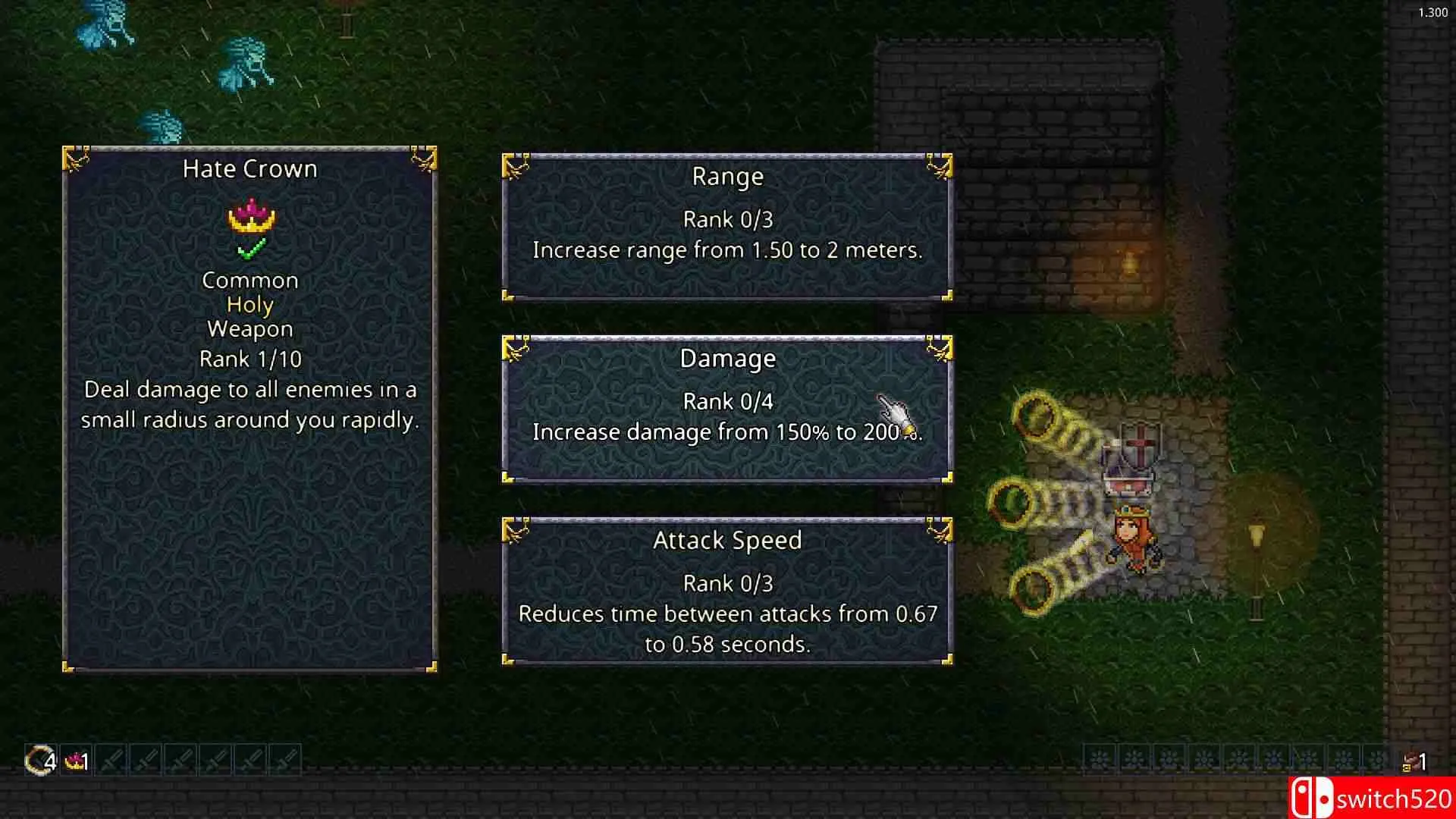Select the consumable item icon at bottom right
This screenshot has width=1456, height=819.
tap(1412, 760)
